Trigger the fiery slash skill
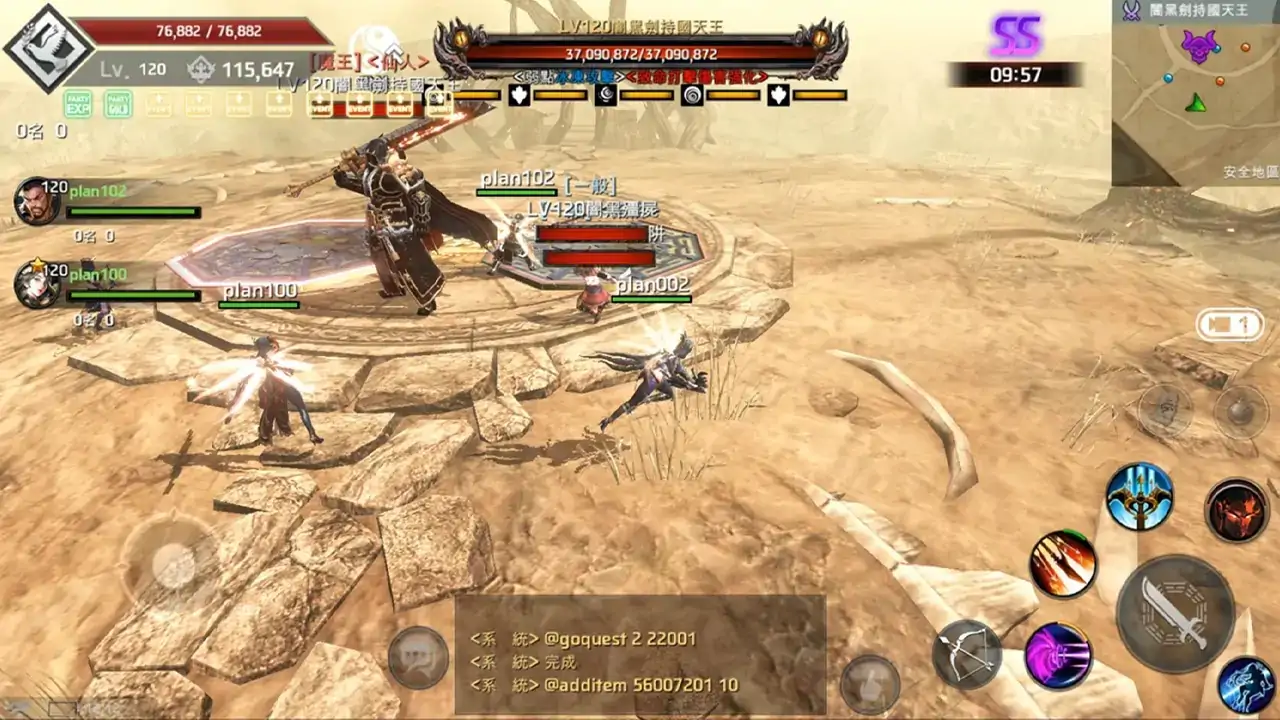This screenshot has height=720, width=1280. click(x=1063, y=564)
